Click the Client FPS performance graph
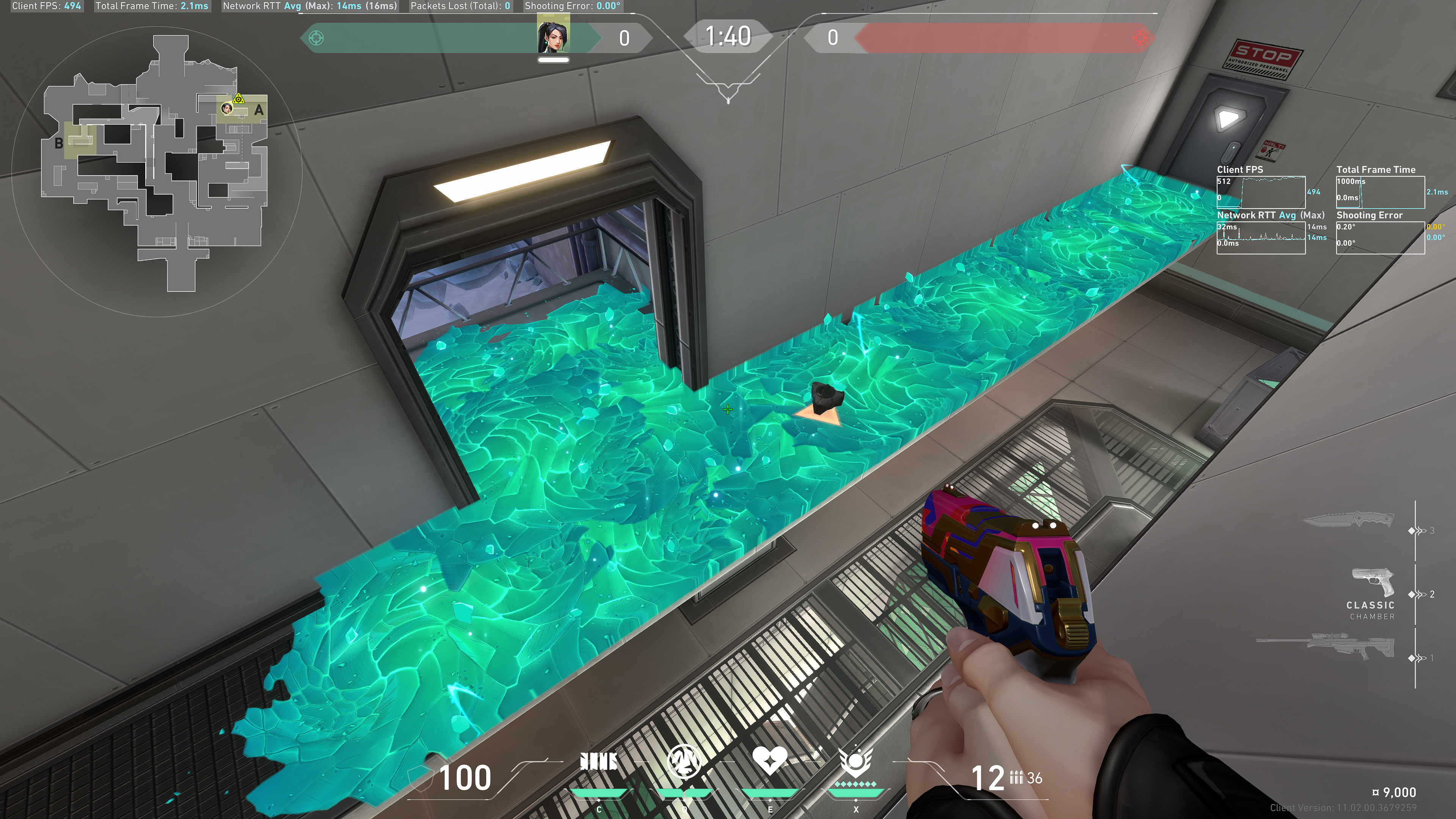The height and width of the screenshot is (819, 1456). (1261, 192)
